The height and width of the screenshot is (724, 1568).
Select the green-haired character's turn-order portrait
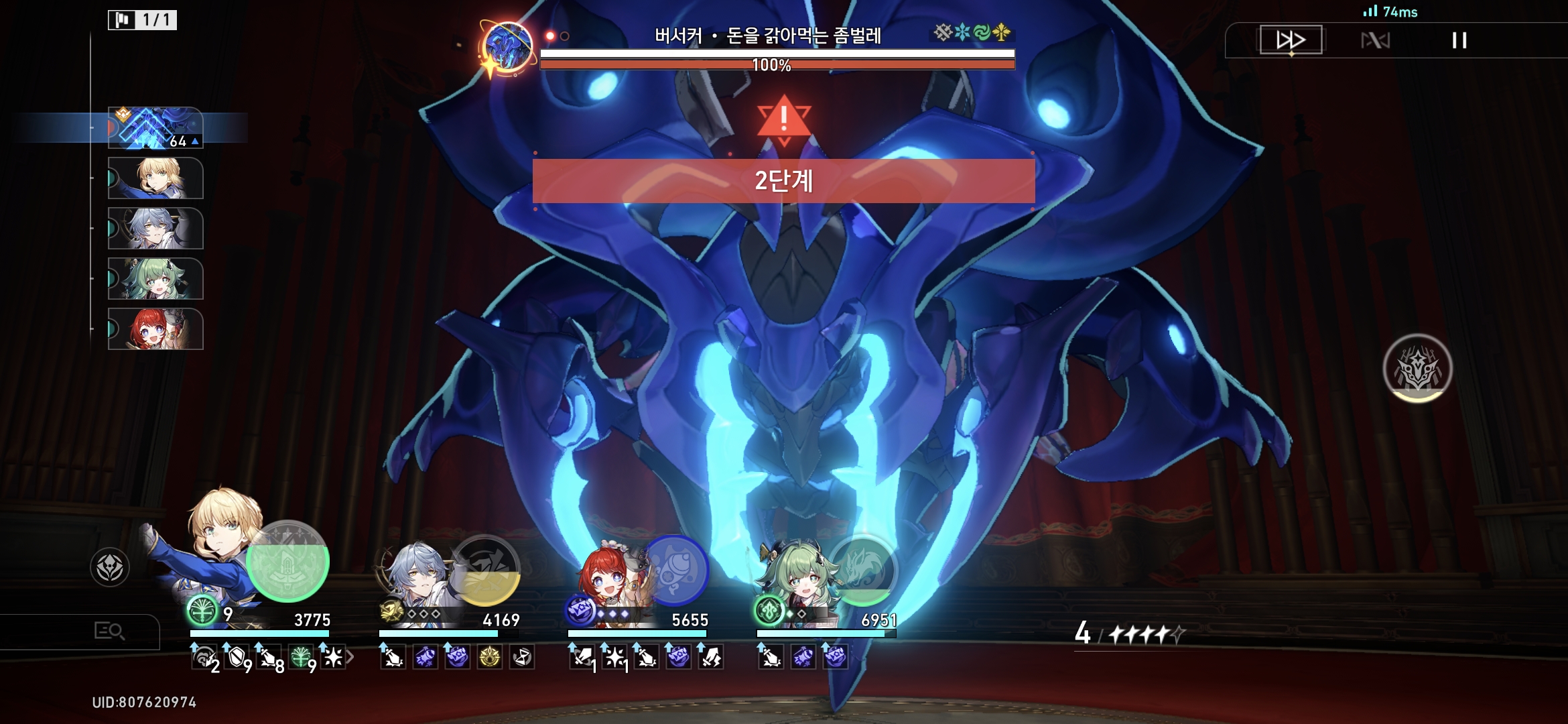[x=155, y=279]
